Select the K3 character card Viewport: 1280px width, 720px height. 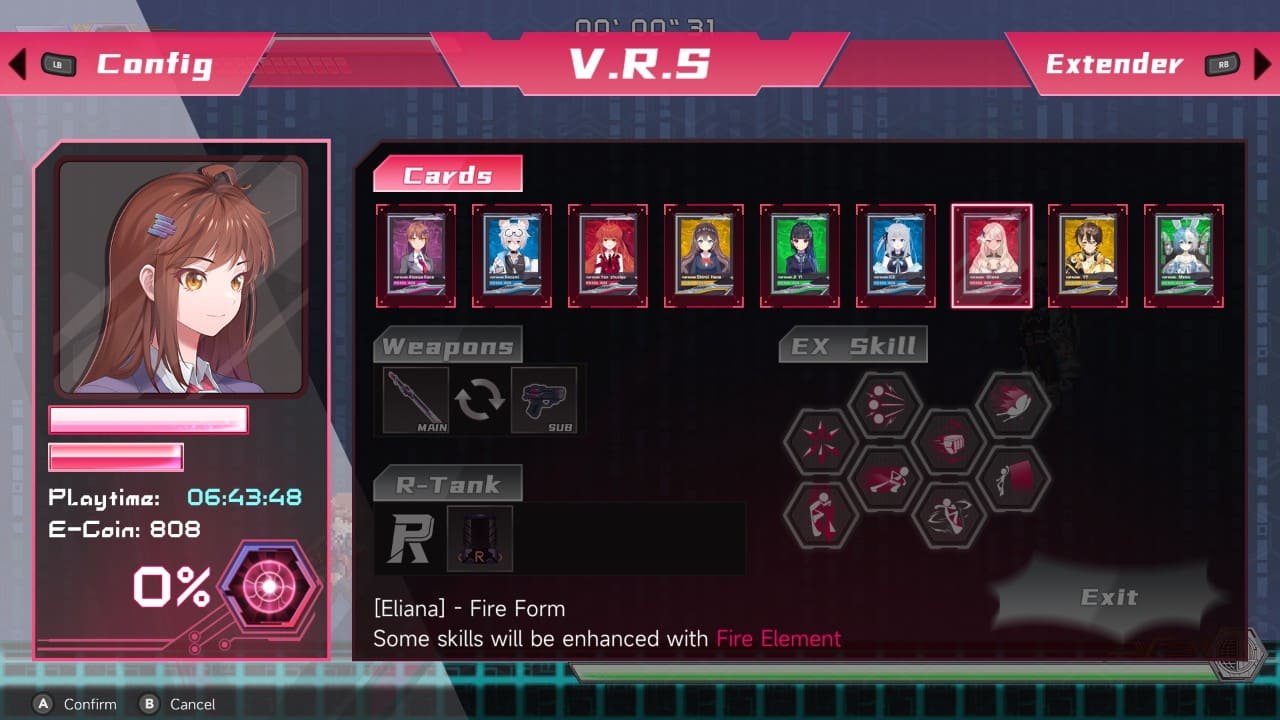point(895,252)
